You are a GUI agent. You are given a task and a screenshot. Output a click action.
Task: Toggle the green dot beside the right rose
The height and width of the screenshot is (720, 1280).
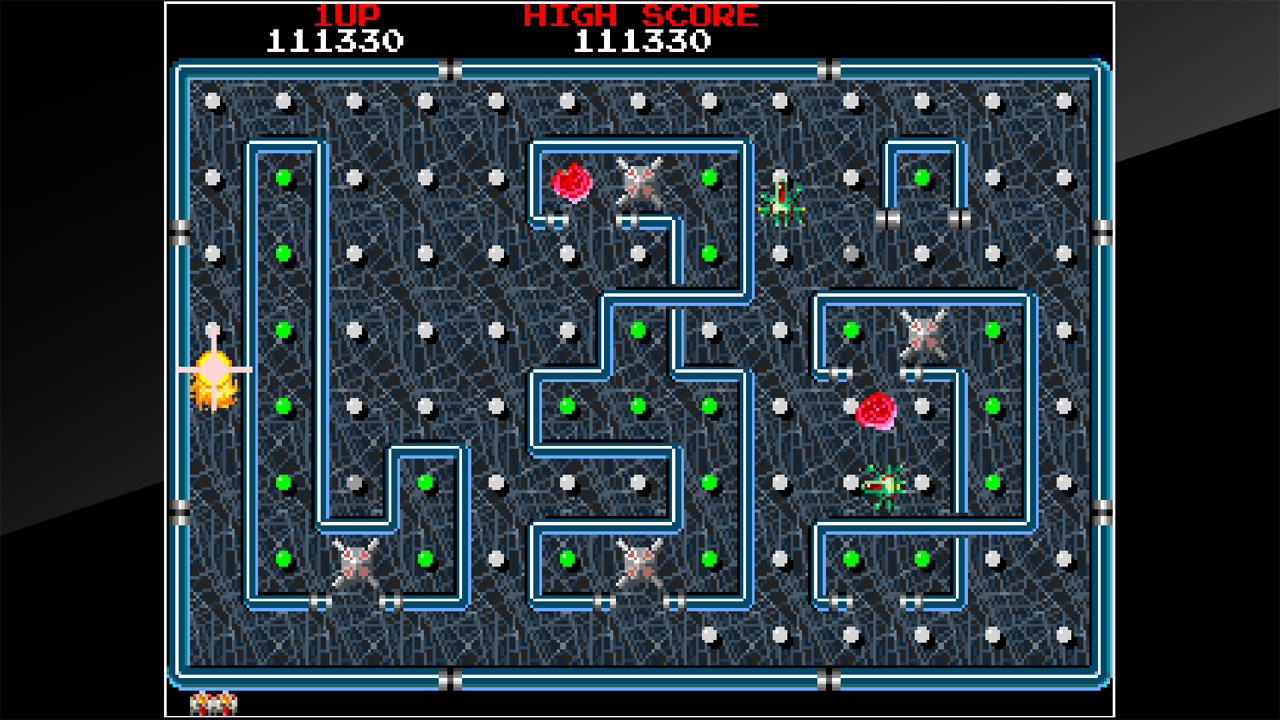point(990,405)
